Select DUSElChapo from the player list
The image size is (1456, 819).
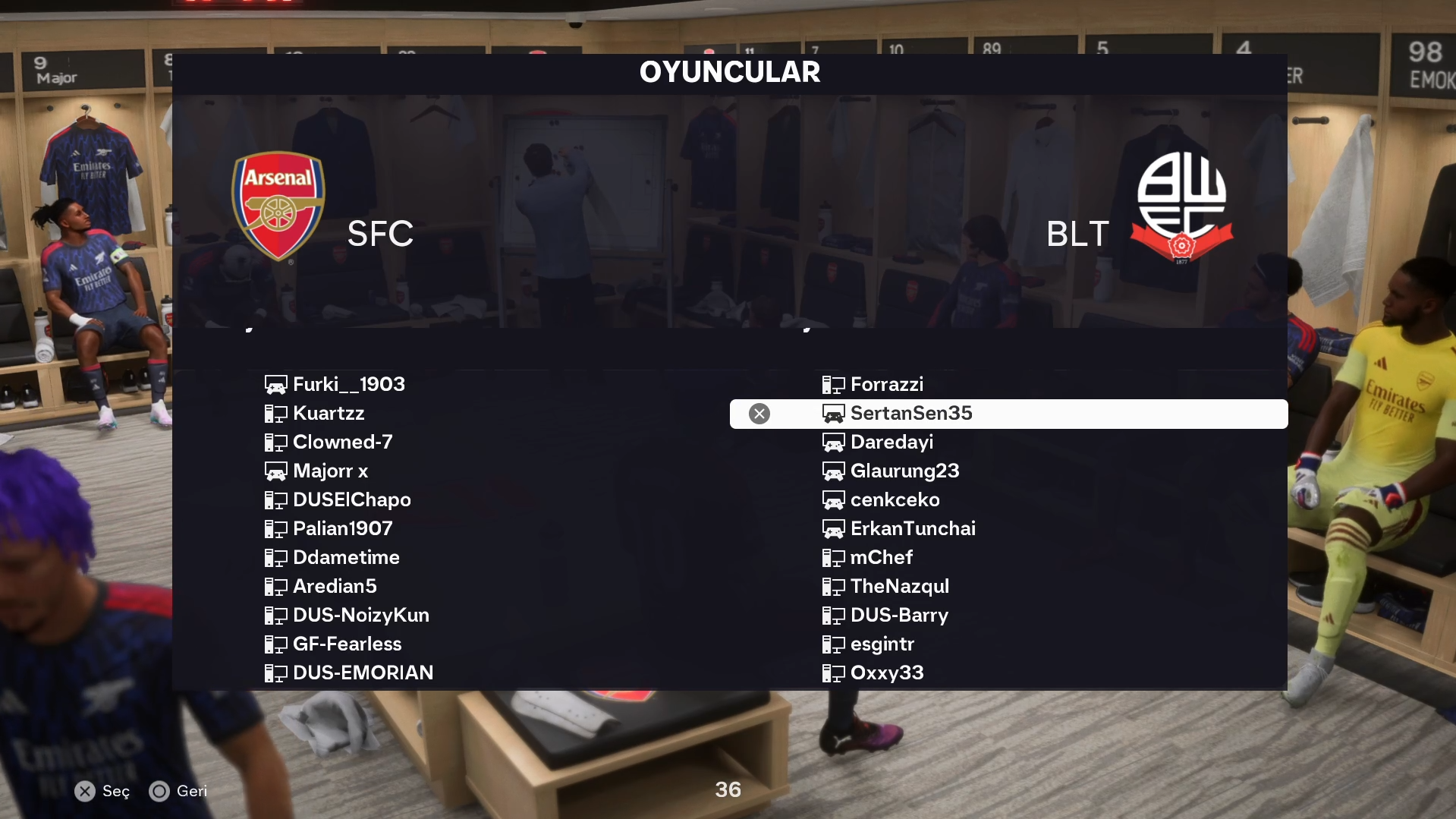pyautogui.click(x=351, y=500)
